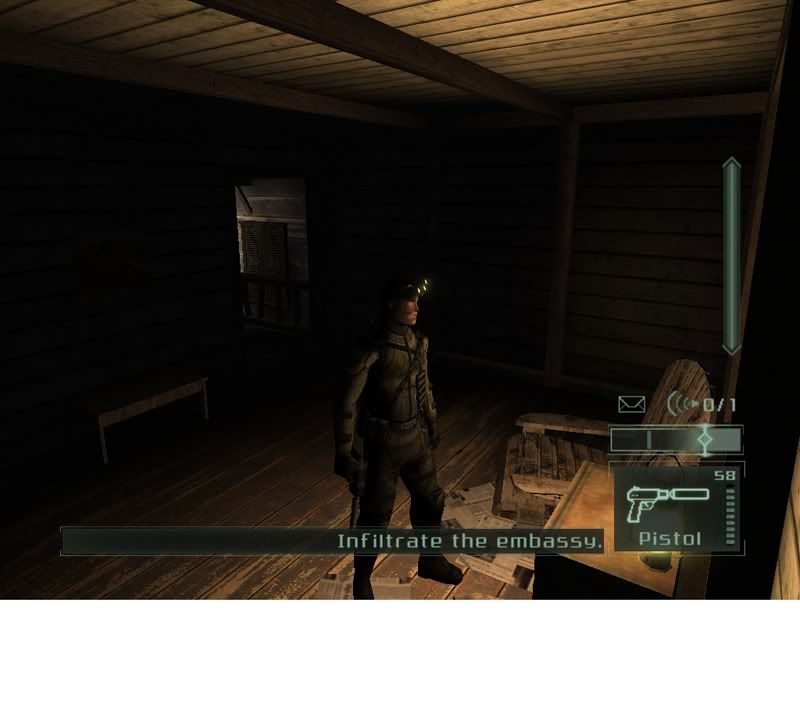Open the envelope message icon
800x706 pixels.
pyautogui.click(x=631, y=404)
